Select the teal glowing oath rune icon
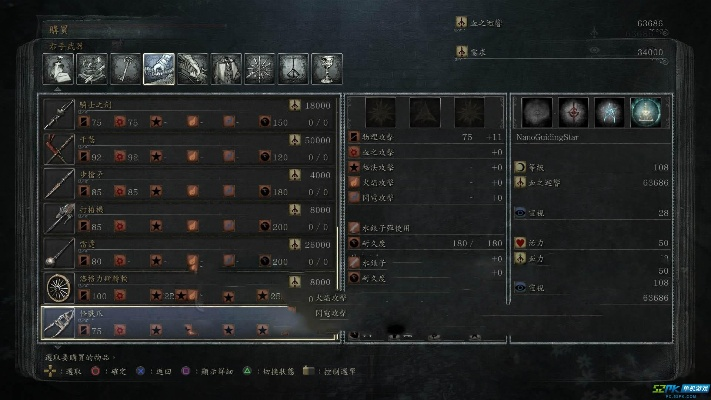Image resolution: width=711 pixels, height=400 pixels. (x=645, y=112)
